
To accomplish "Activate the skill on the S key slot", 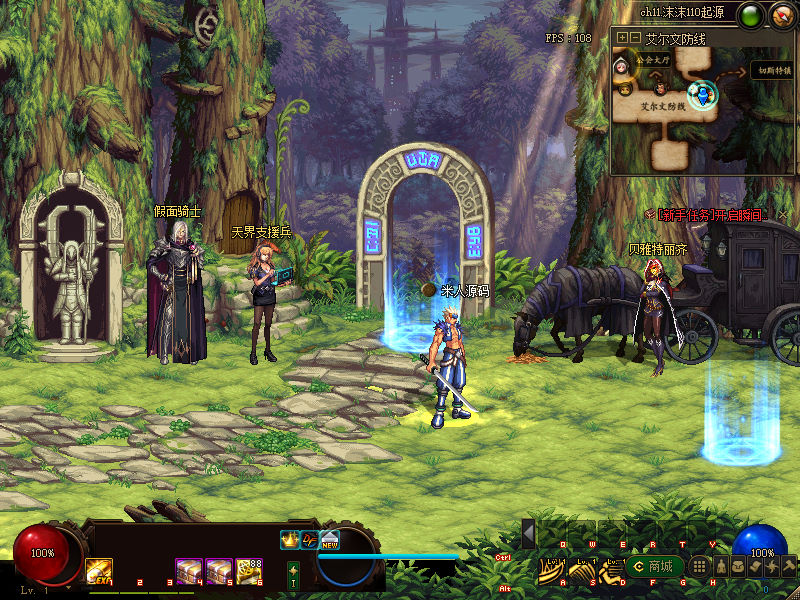I will (x=582, y=570).
